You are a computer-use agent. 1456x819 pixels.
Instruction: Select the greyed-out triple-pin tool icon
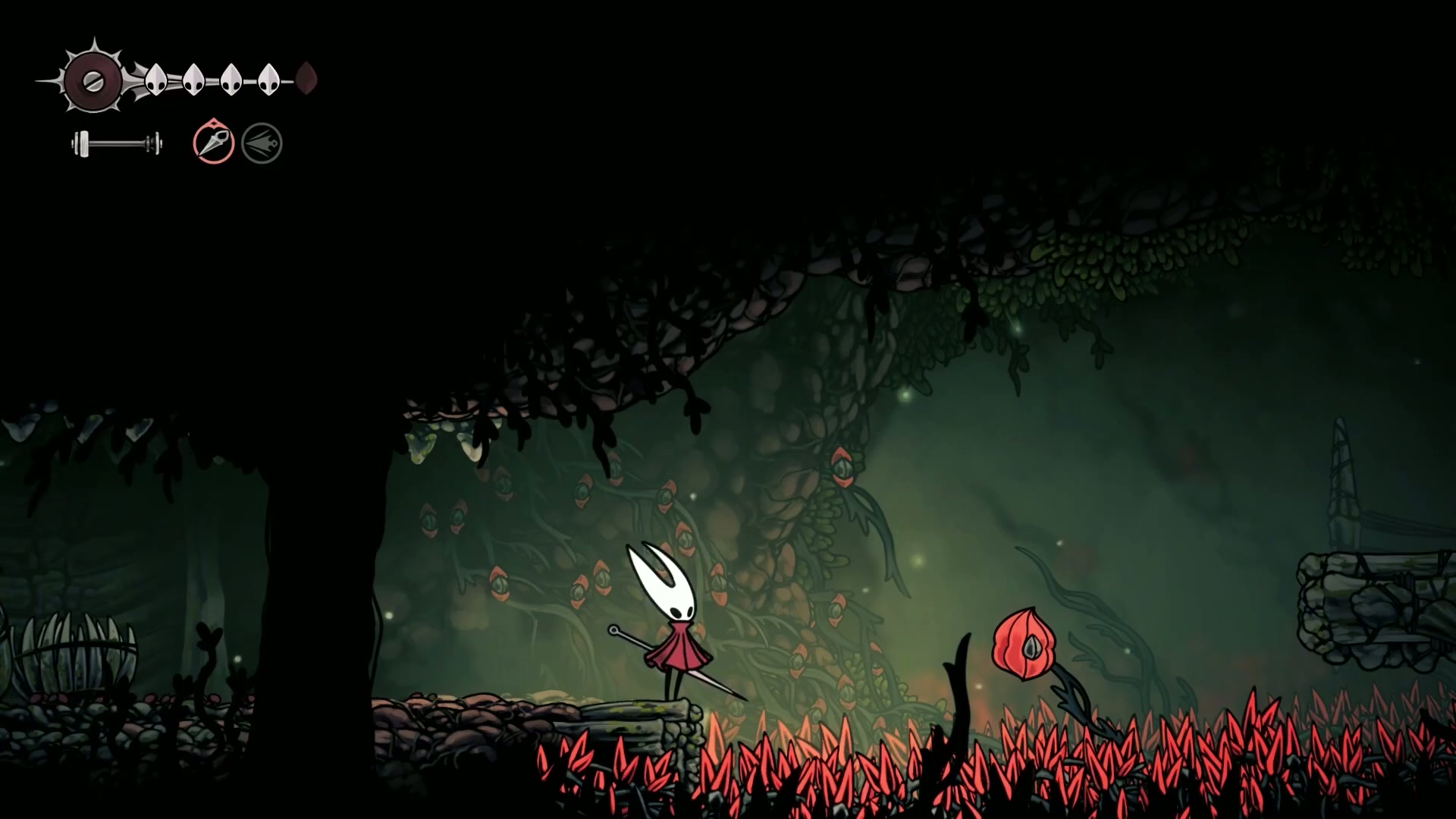coord(262,143)
